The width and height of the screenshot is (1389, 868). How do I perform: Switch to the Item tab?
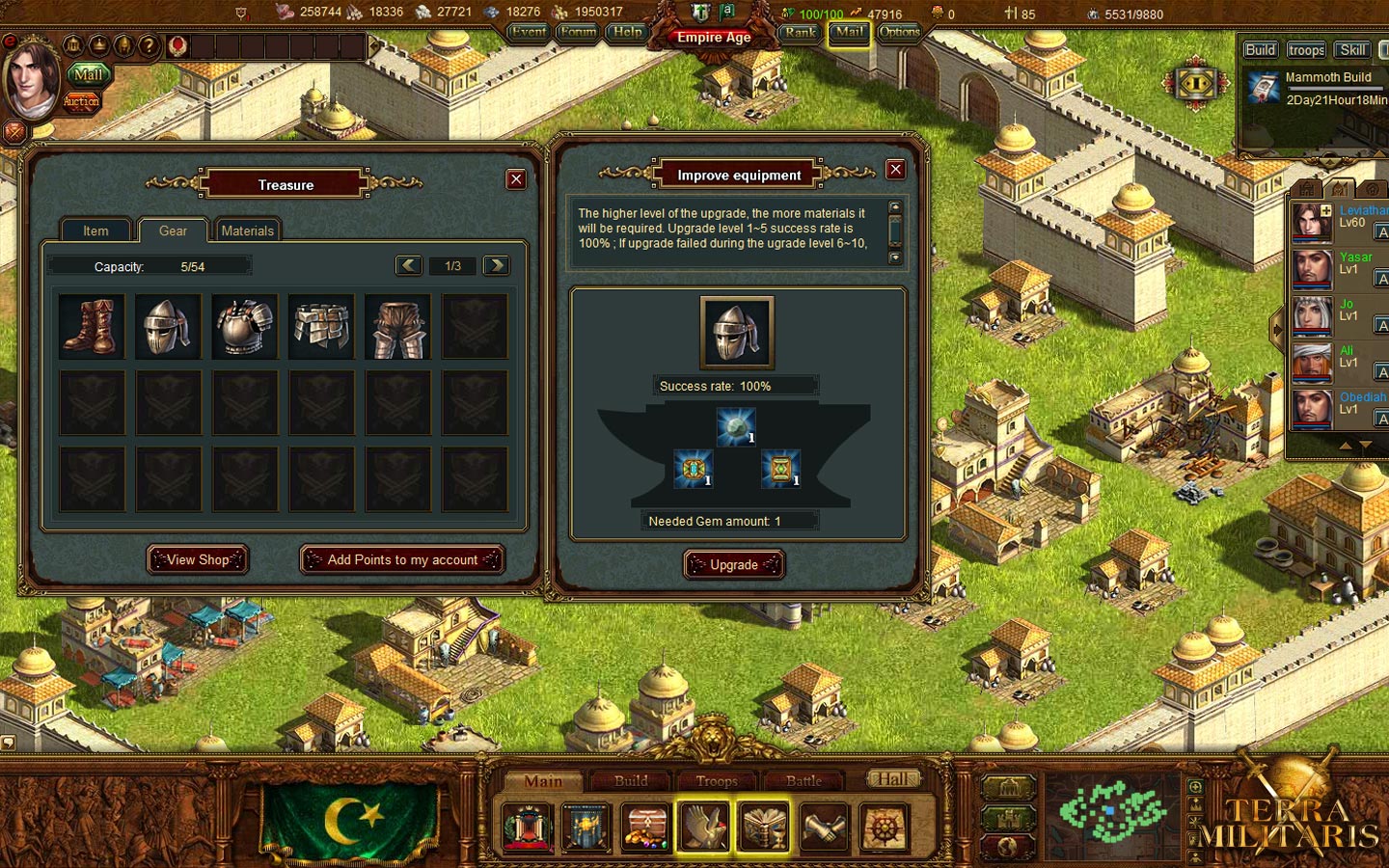pos(95,231)
